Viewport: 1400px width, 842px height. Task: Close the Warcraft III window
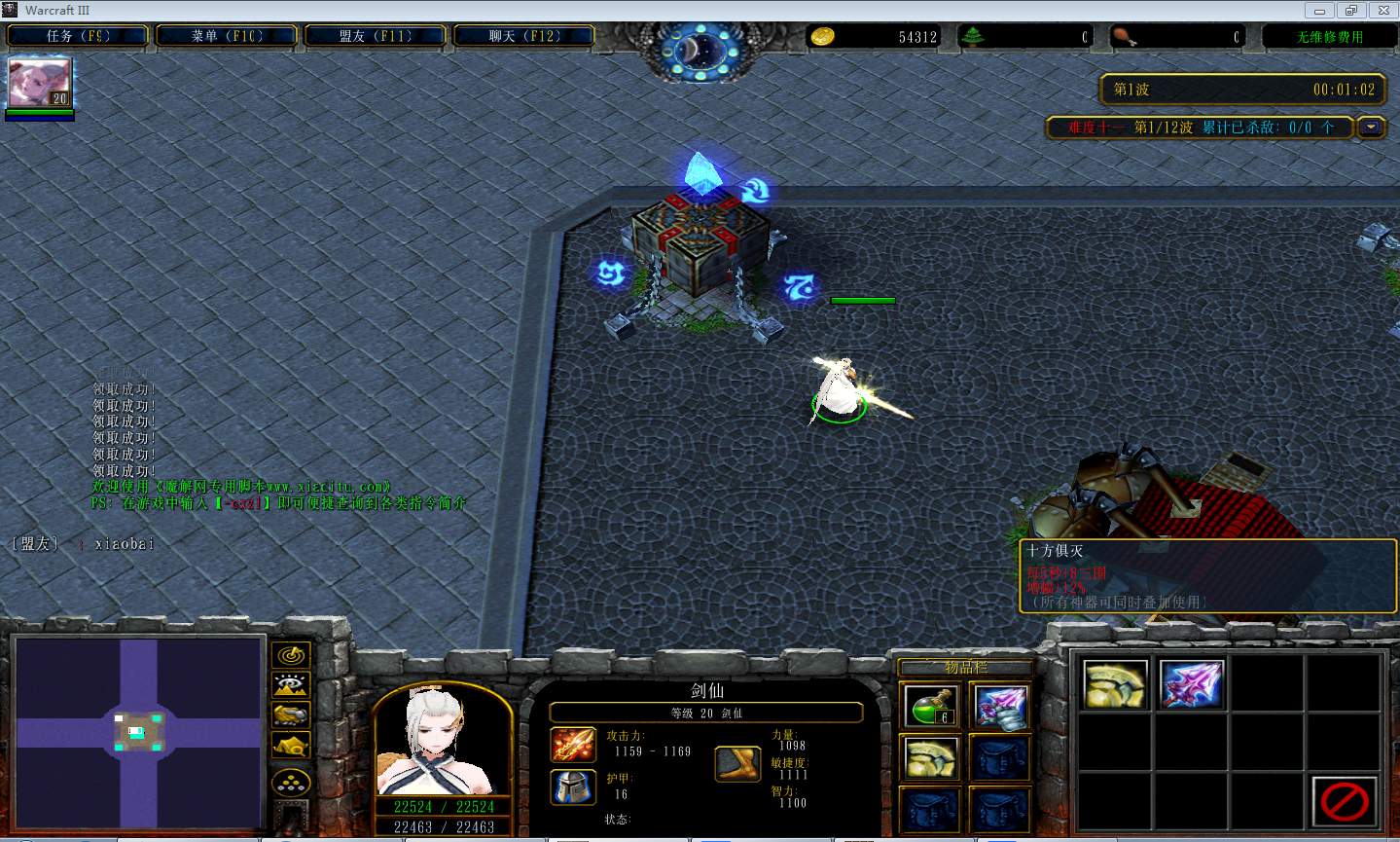pos(1380,10)
